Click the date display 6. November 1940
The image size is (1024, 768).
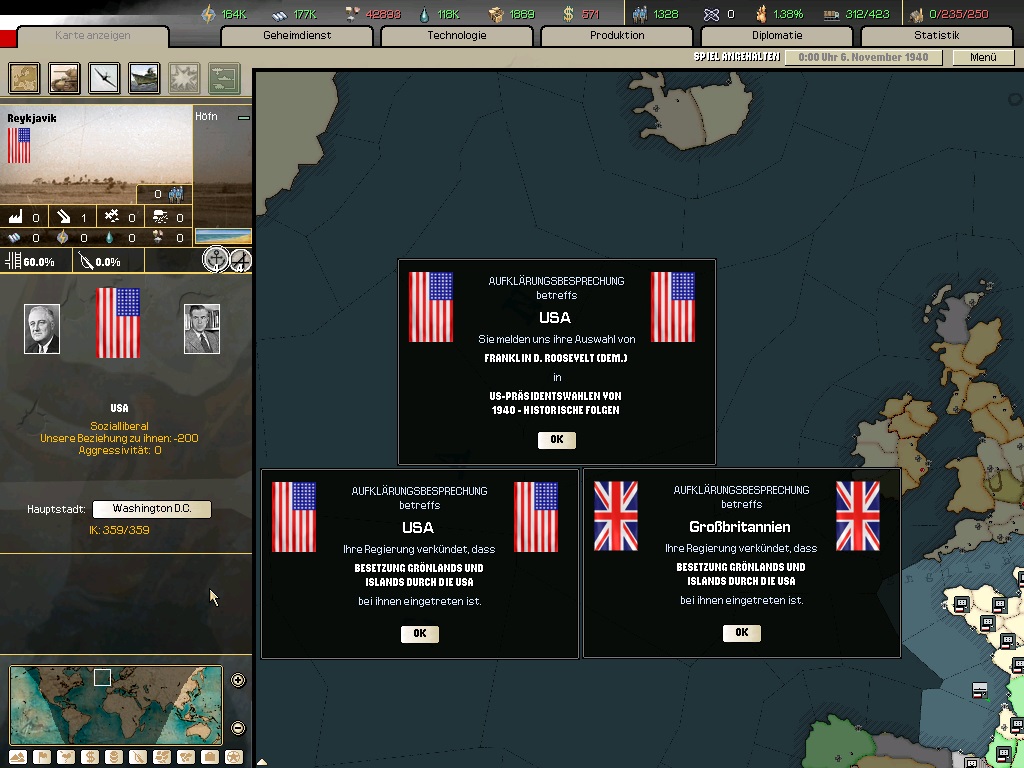coord(862,58)
